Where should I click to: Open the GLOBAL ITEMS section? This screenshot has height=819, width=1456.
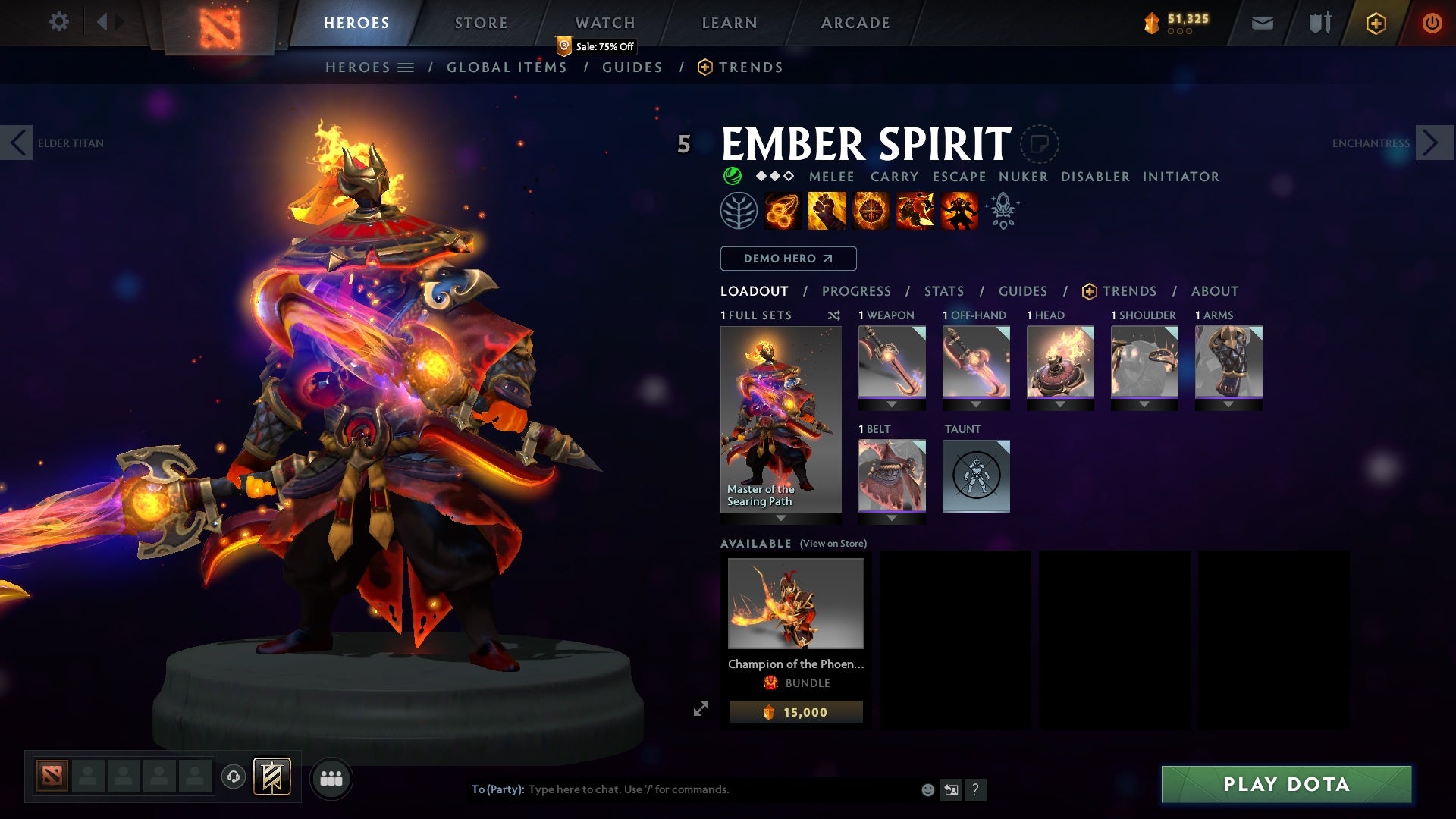click(507, 67)
